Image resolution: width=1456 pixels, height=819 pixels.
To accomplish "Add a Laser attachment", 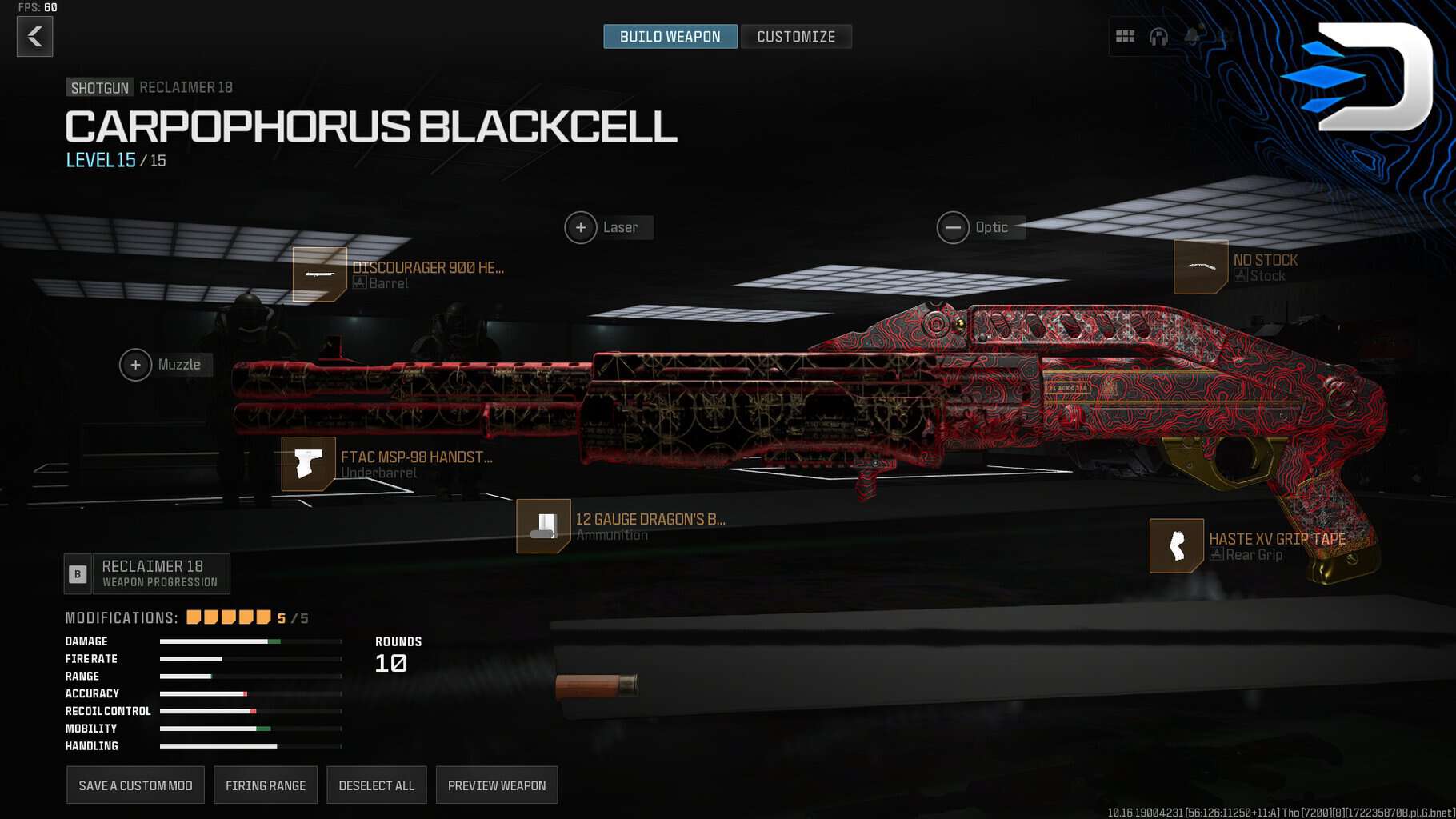I will tap(582, 228).
